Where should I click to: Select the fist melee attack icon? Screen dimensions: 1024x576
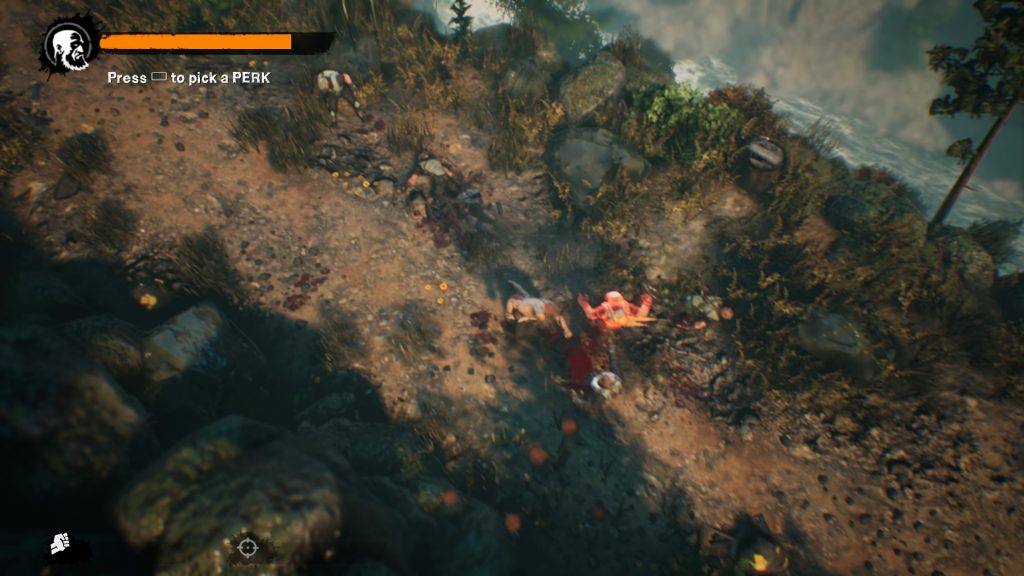point(61,546)
